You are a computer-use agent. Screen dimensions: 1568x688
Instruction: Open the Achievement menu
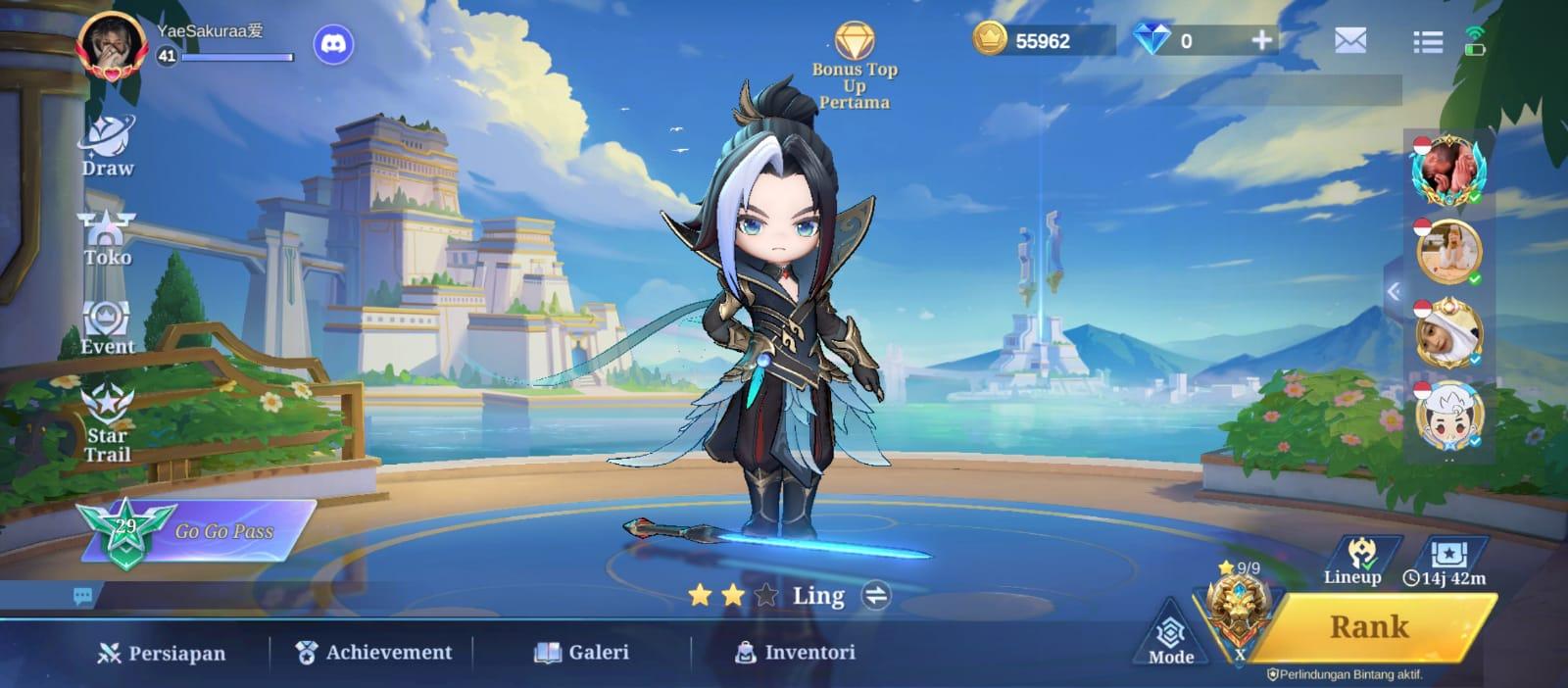pyautogui.click(x=373, y=652)
